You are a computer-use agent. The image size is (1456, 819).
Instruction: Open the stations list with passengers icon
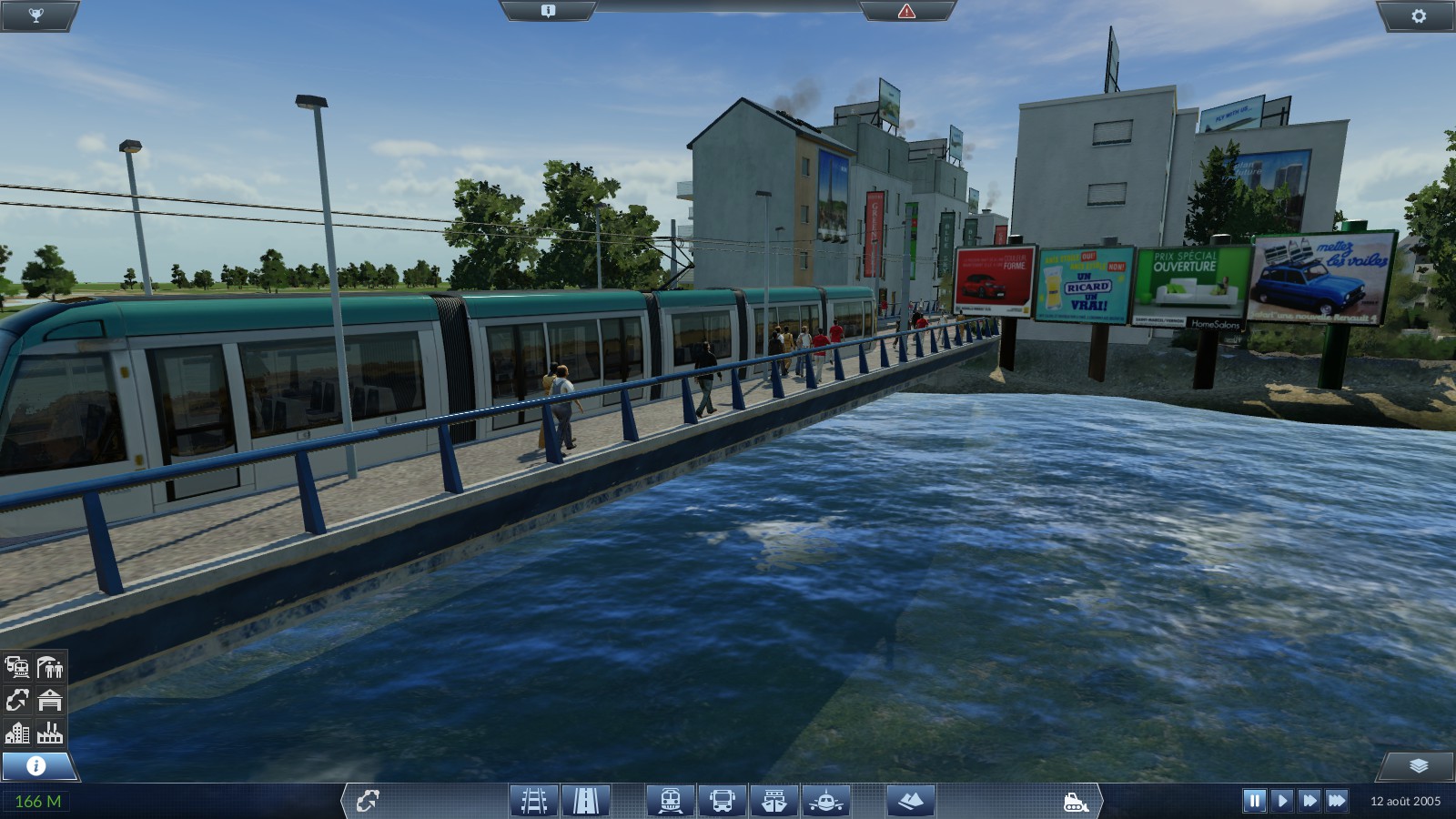[50, 667]
